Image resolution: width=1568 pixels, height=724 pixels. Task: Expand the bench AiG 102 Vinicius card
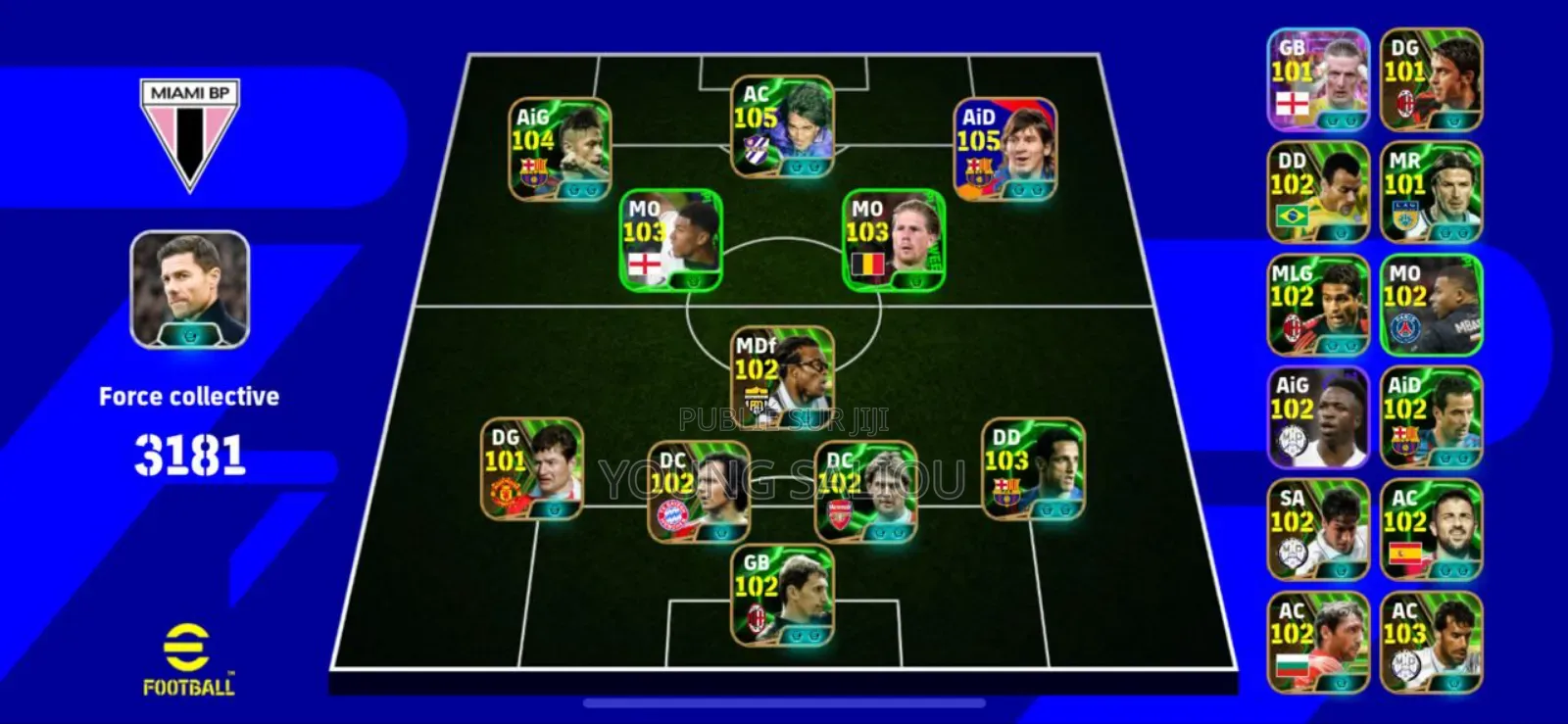(x=1318, y=416)
